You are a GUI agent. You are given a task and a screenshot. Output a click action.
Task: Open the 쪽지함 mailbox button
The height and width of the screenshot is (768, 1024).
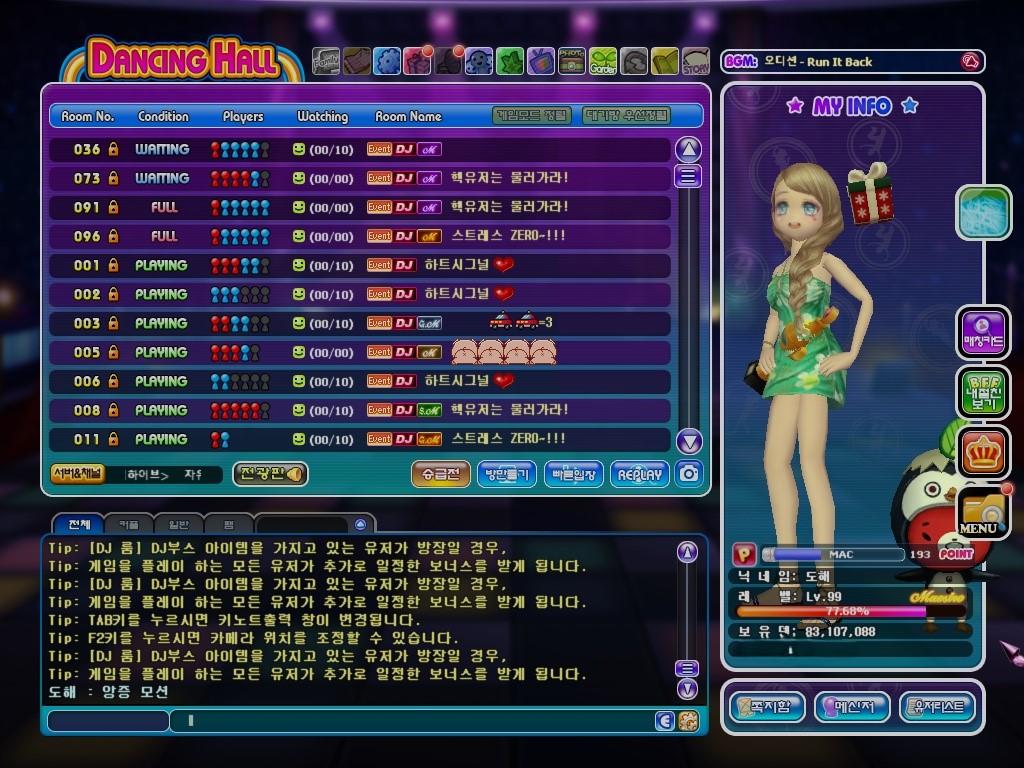[x=767, y=707]
